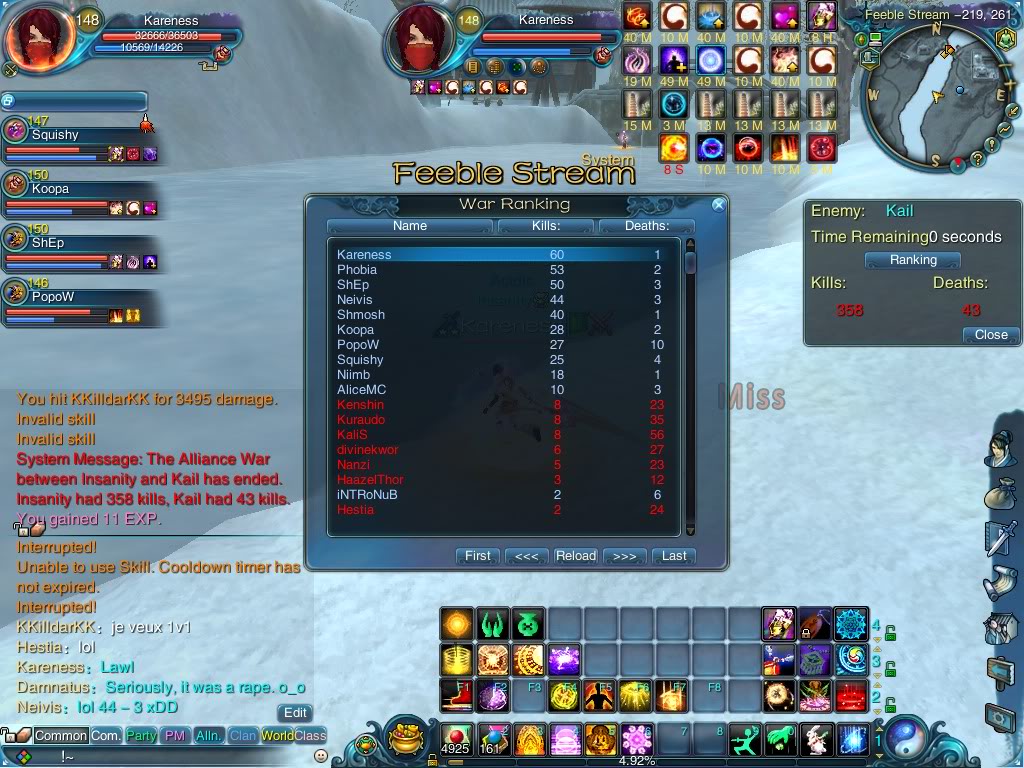
Task: Close the War Ranking window
Action: coord(717,205)
